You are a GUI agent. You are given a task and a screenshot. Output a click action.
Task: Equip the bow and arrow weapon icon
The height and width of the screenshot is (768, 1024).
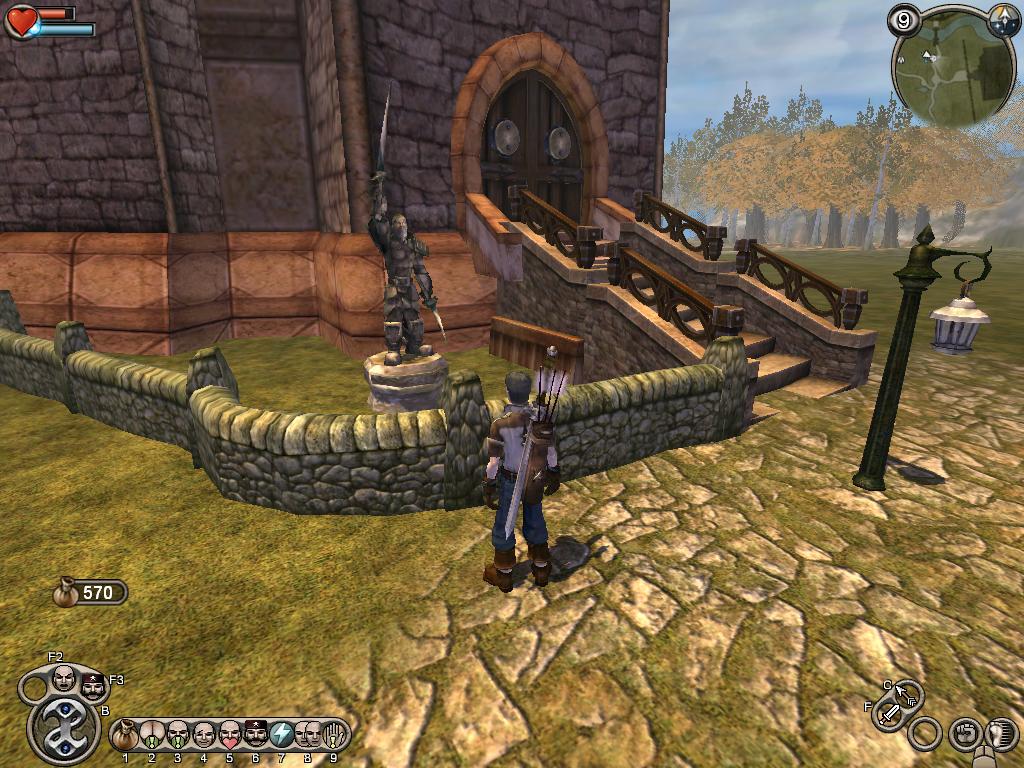pos(908,693)
